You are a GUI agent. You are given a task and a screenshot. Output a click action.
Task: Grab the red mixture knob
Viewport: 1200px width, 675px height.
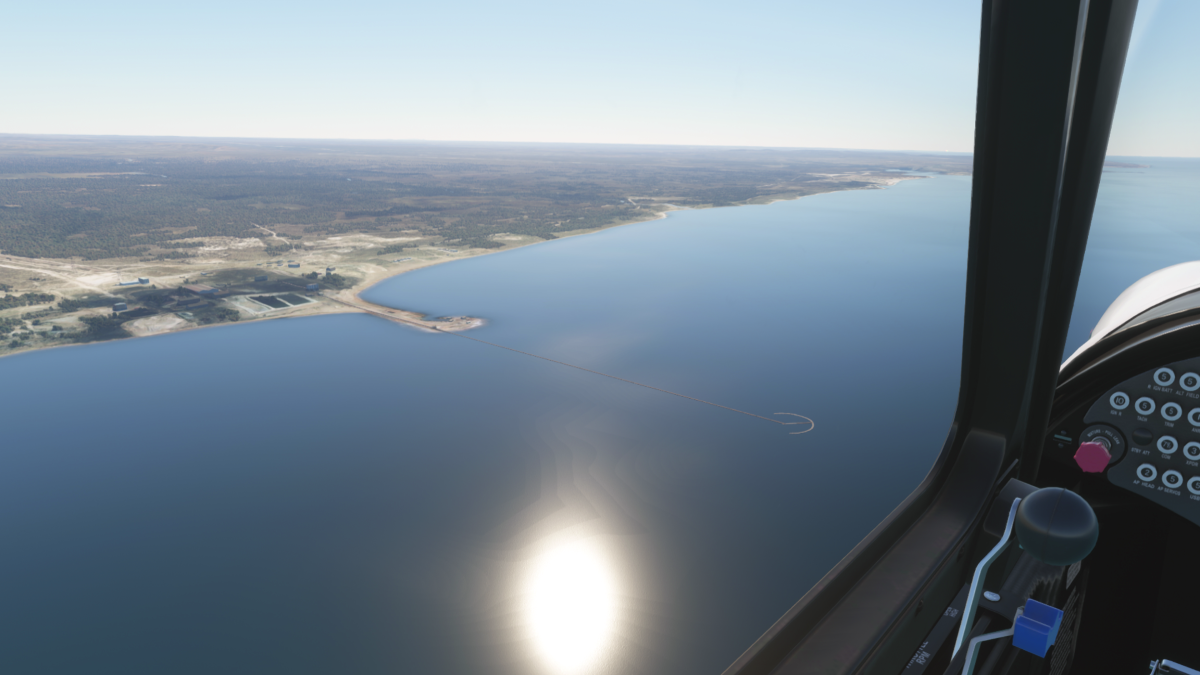1092,457
